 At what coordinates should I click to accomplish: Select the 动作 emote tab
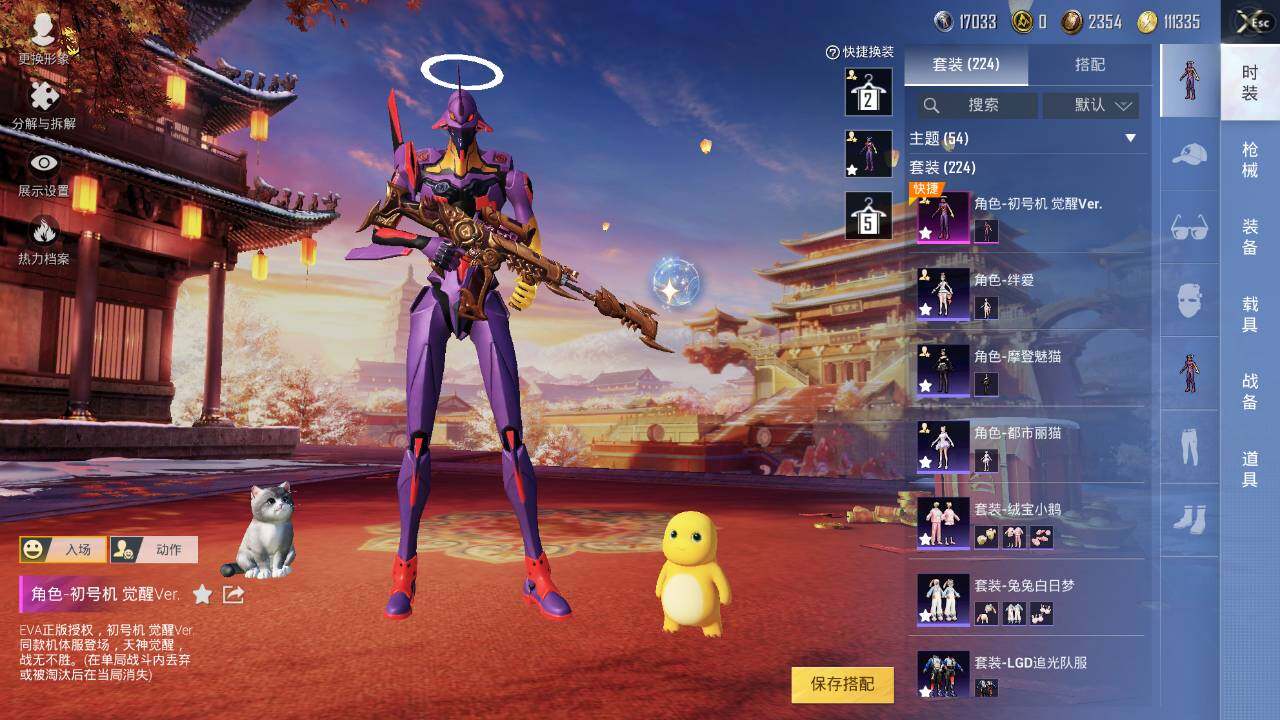[x=154, y=550]
